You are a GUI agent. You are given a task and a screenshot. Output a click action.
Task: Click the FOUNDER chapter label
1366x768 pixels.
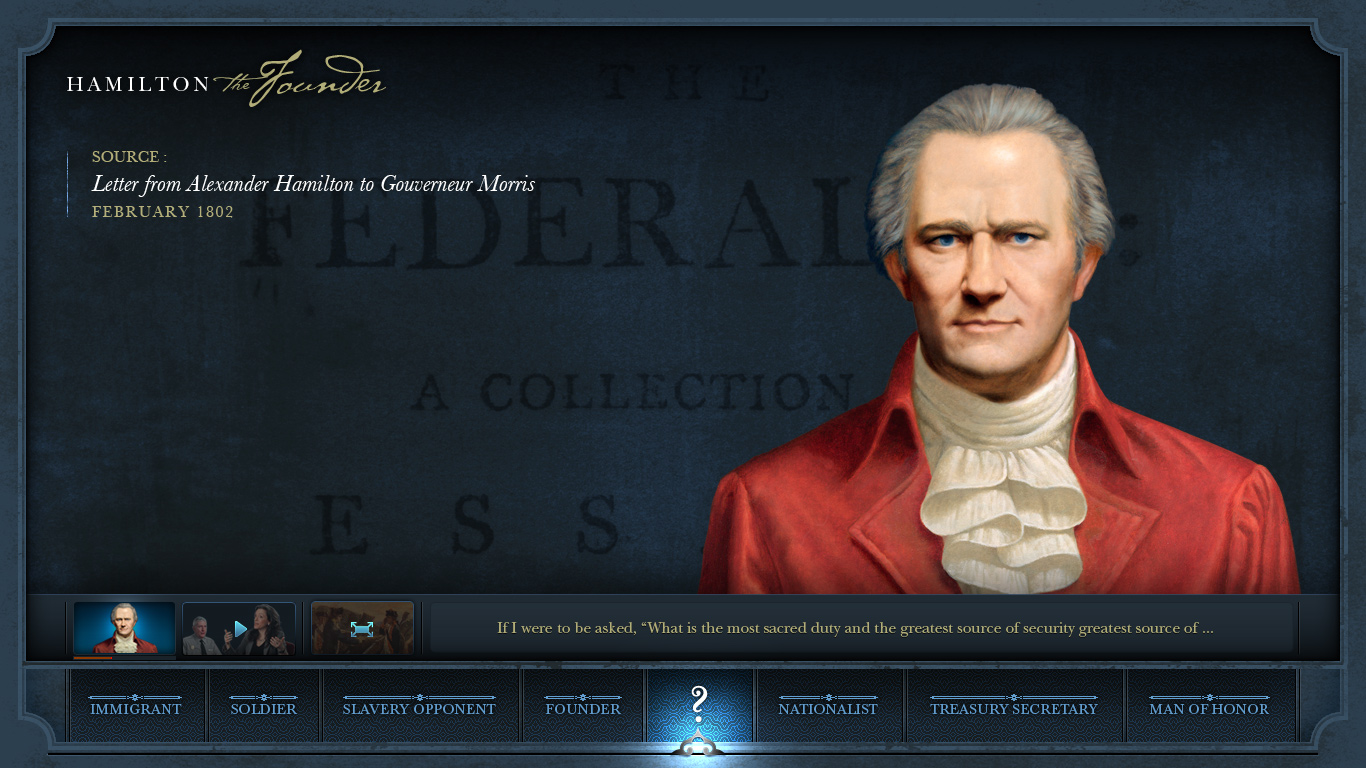tap(582, 708)
